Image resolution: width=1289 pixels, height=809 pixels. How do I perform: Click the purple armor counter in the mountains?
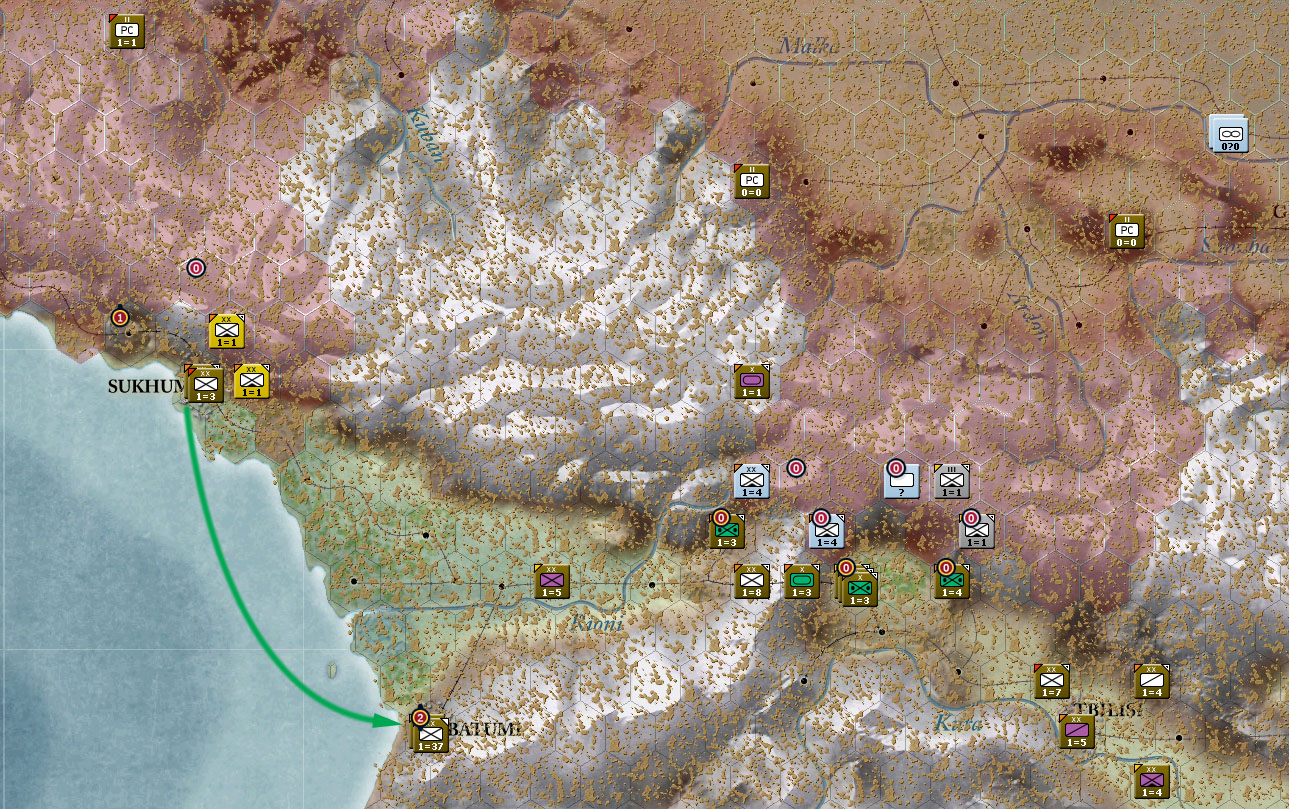tap(752, 381)
